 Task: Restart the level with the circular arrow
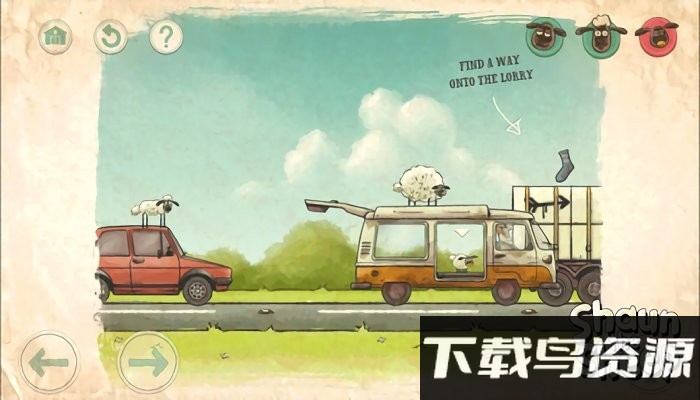click(x=110, y=37)
